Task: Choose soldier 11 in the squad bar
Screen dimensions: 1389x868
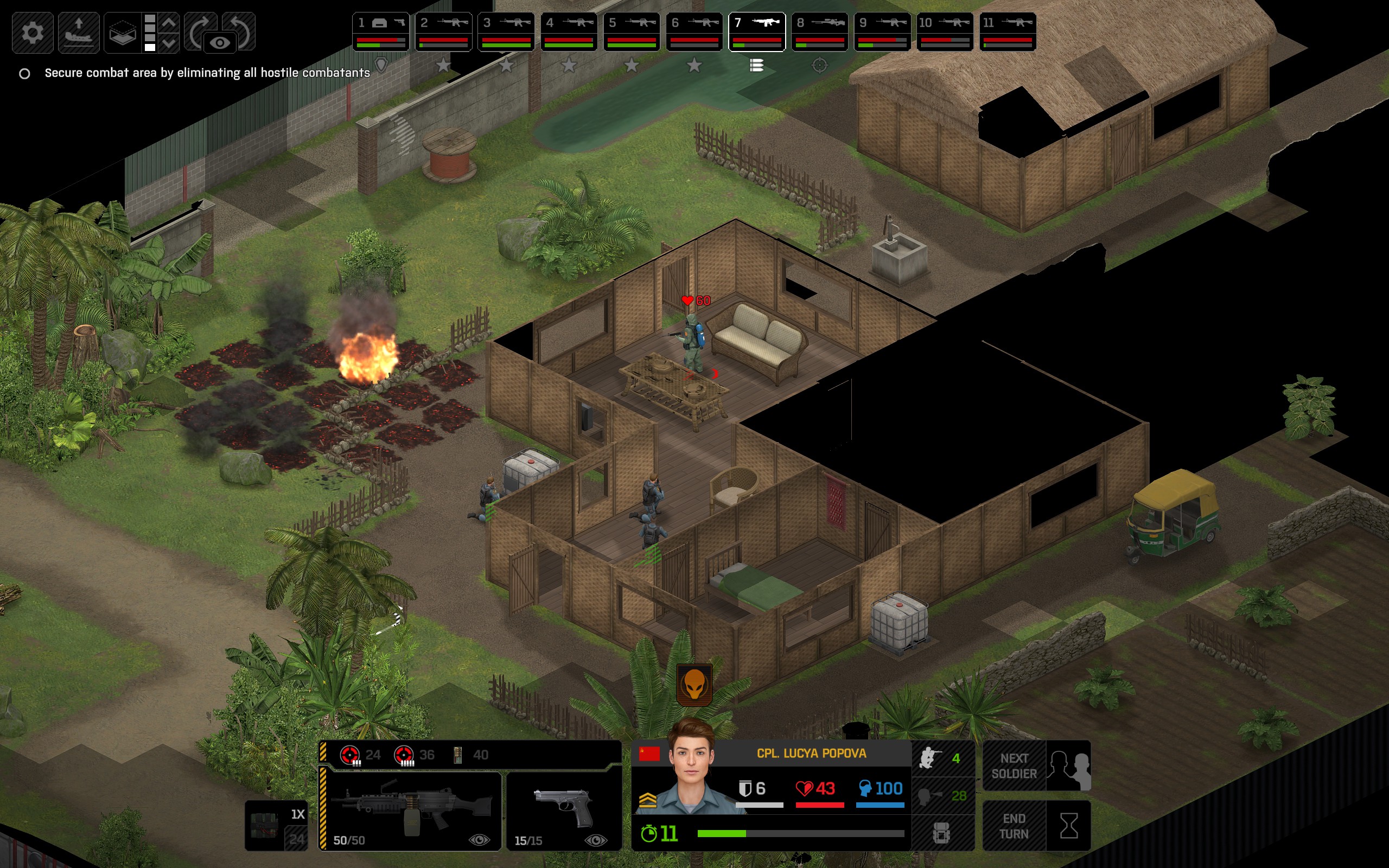Action: click(x=1008, y=32)
